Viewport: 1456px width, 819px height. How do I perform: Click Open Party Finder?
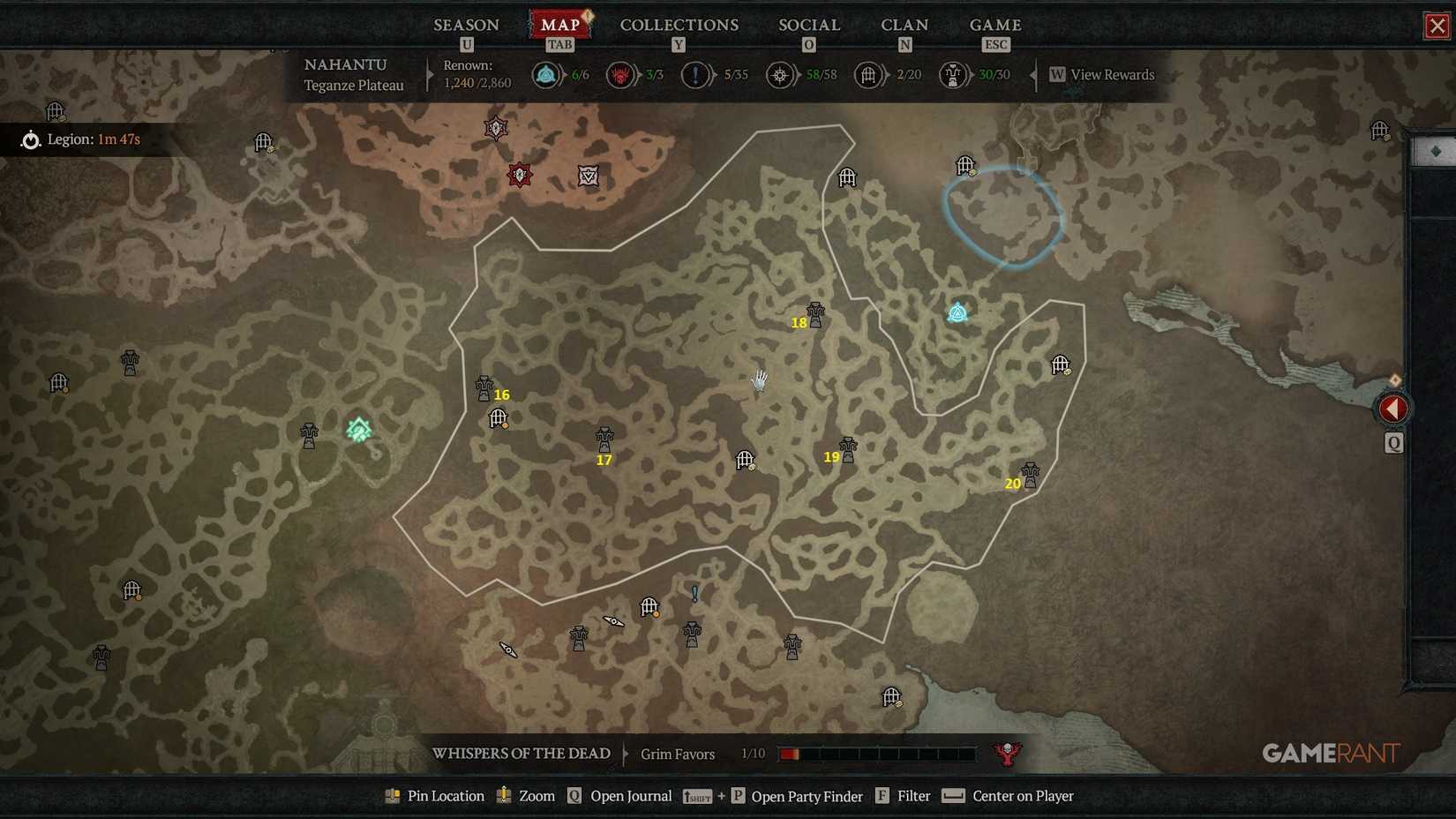806,795
